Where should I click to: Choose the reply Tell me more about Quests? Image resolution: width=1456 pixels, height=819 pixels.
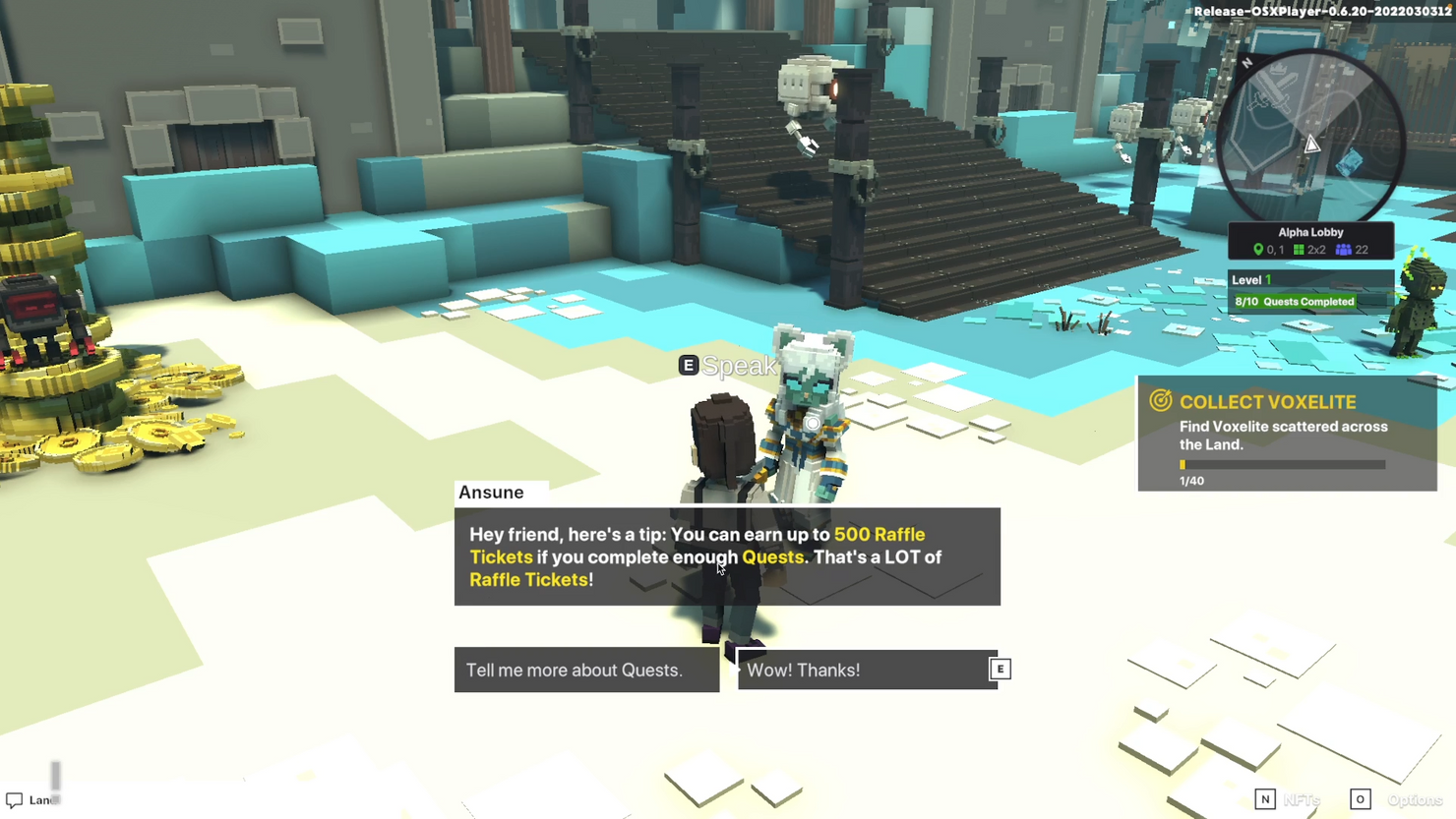click(x=586, y=670)
